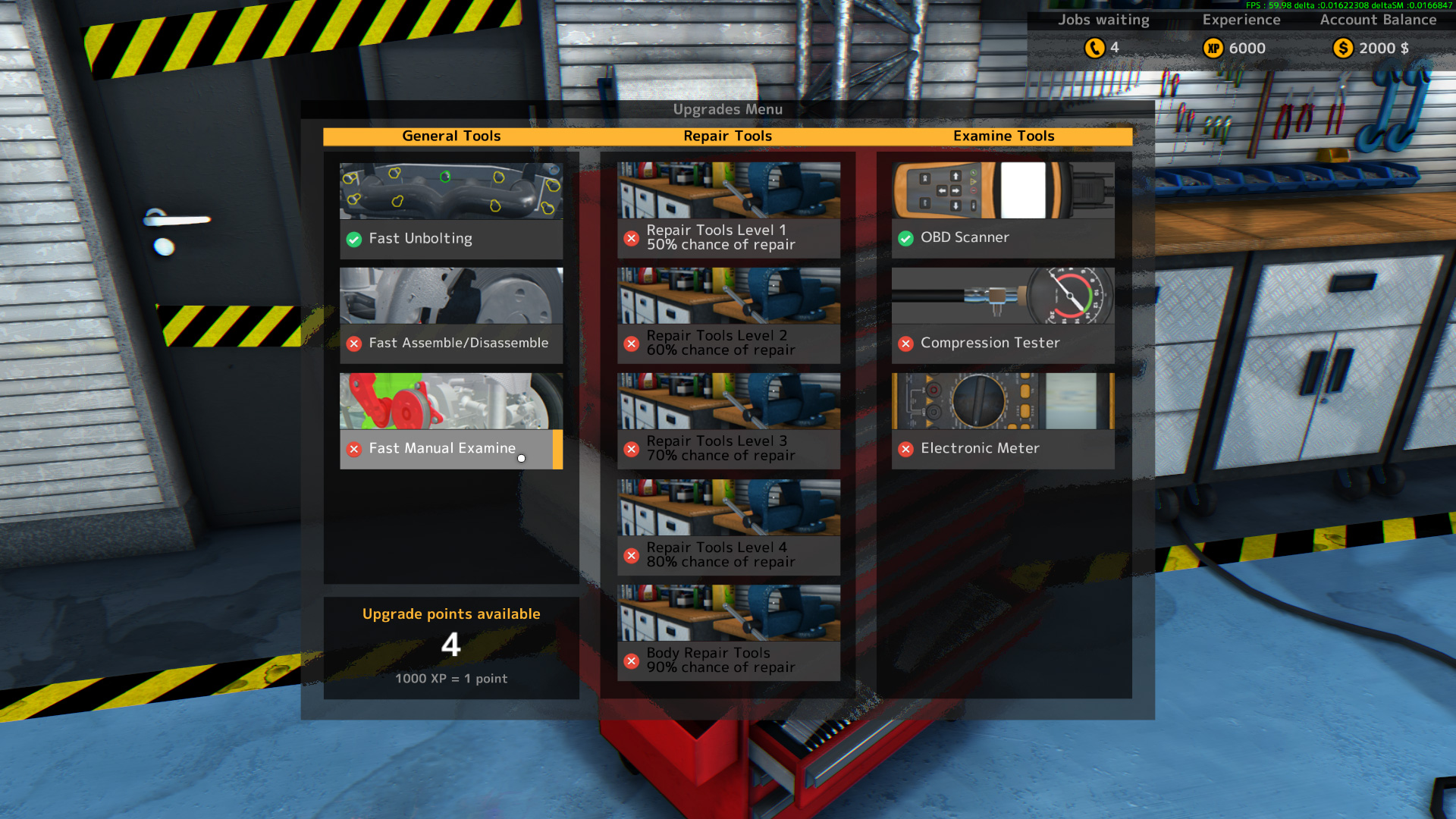Click the red X beside Repair Tools Level 4

tap(632, 556)
